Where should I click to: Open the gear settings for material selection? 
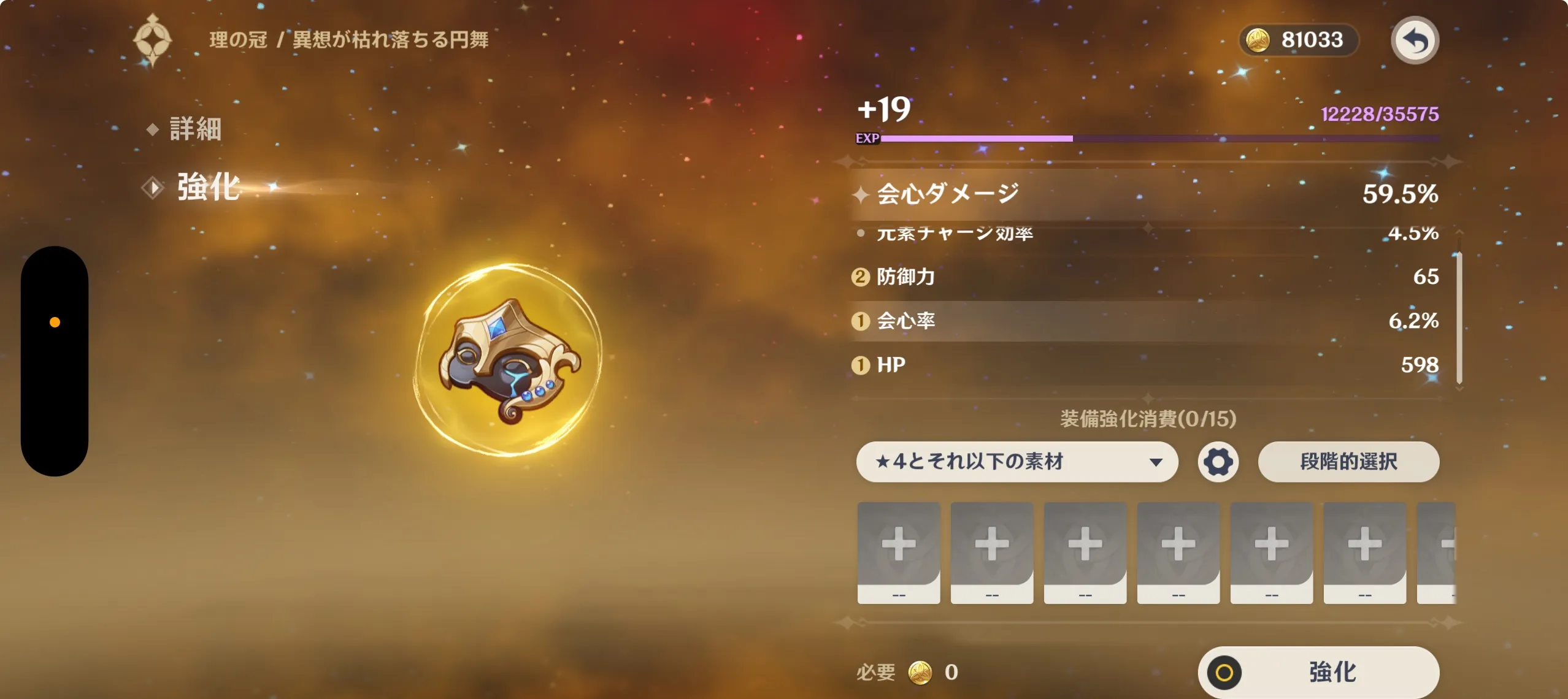tap(1218, 462)
